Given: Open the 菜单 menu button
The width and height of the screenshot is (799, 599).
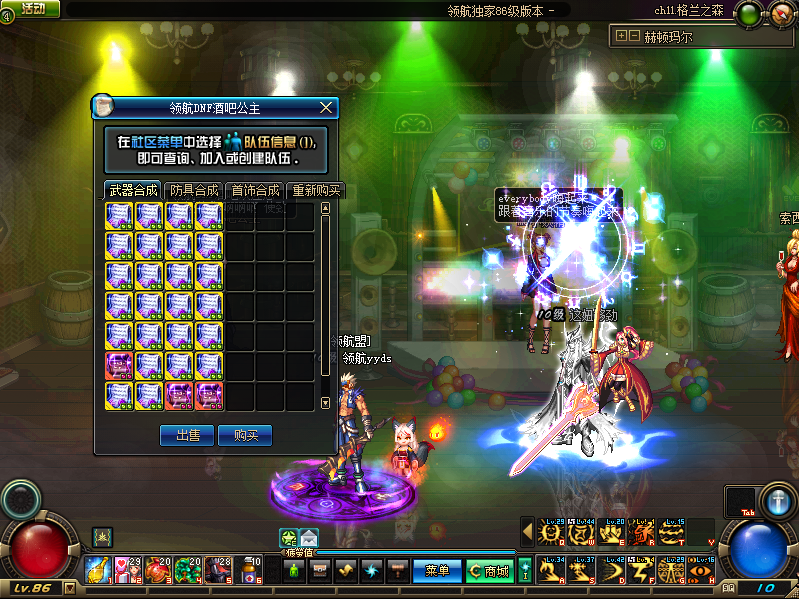Looking at the screenshot, I should pos(437,571).
